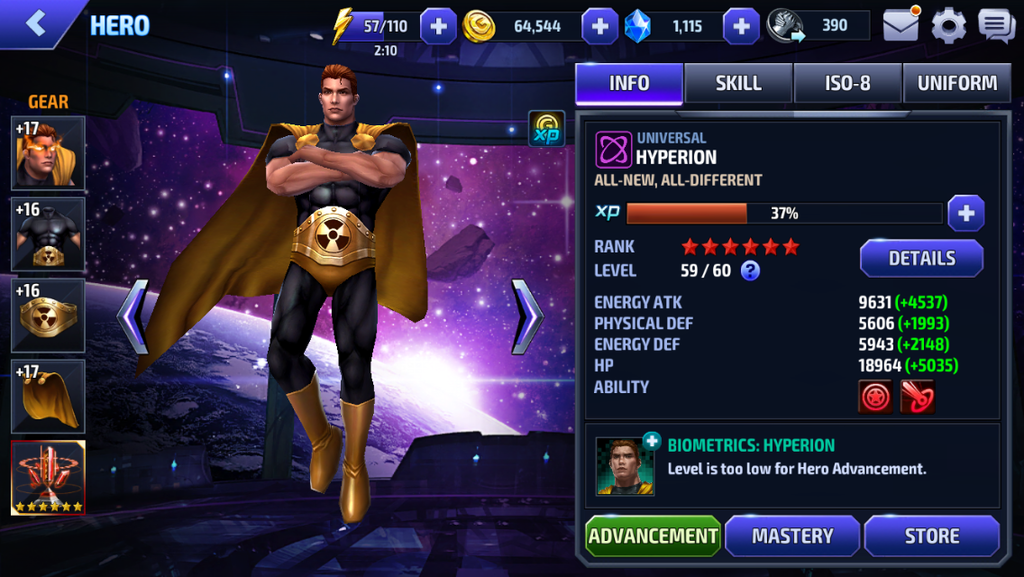
Task: Add crystals with the plus button
Action: click(741, 26)
